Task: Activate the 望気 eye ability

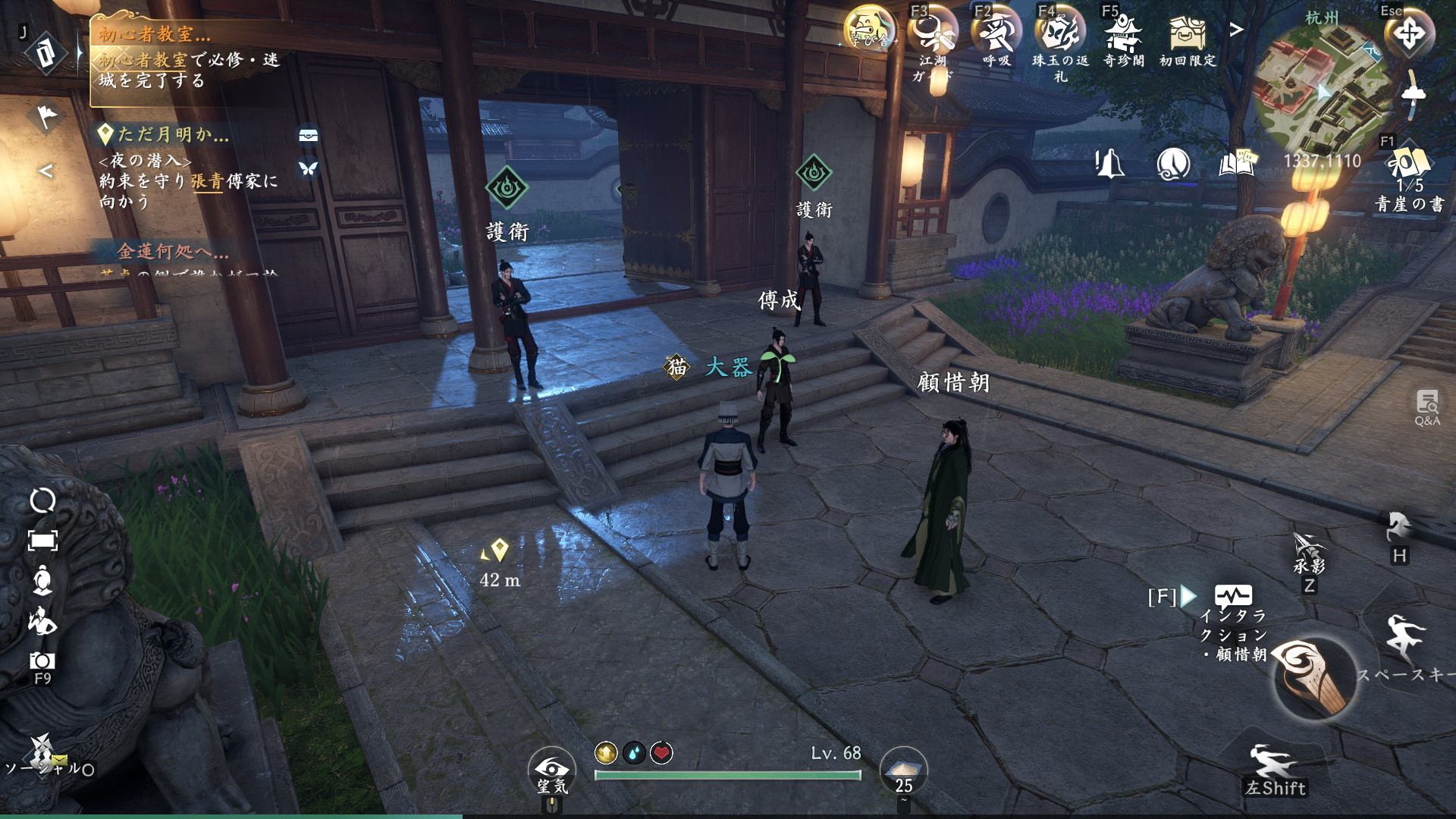Action: click(551, 770)
